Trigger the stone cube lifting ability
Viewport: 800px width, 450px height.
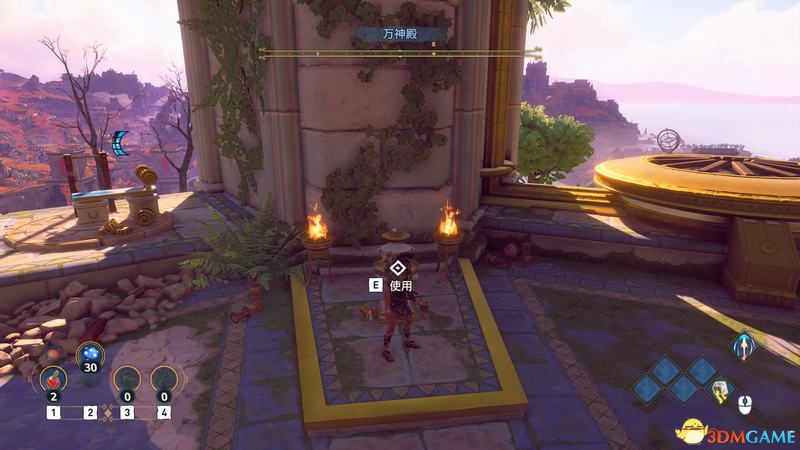[x=721, y=390]
